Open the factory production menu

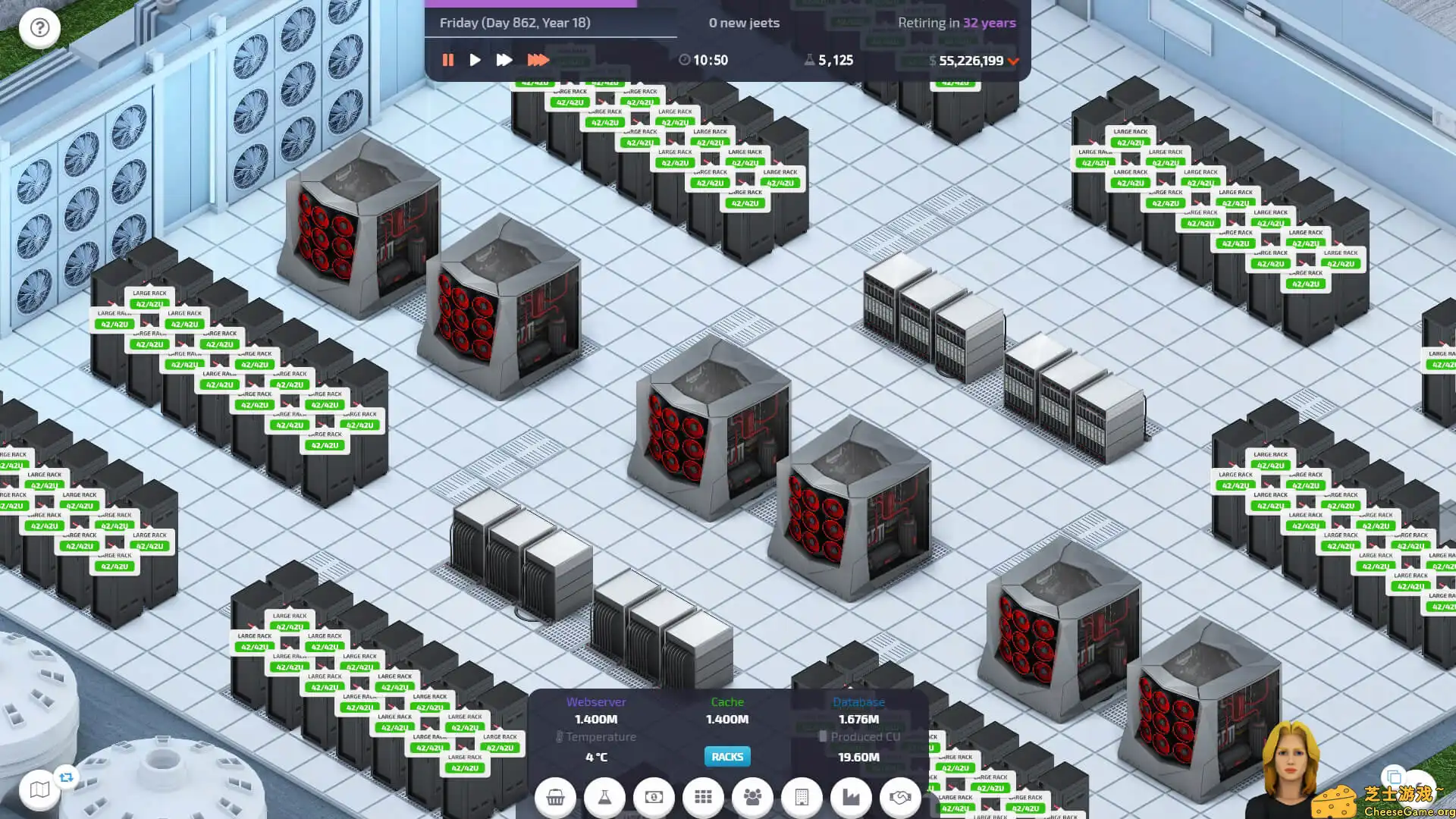pyautogui.click(x=851, y=797)
